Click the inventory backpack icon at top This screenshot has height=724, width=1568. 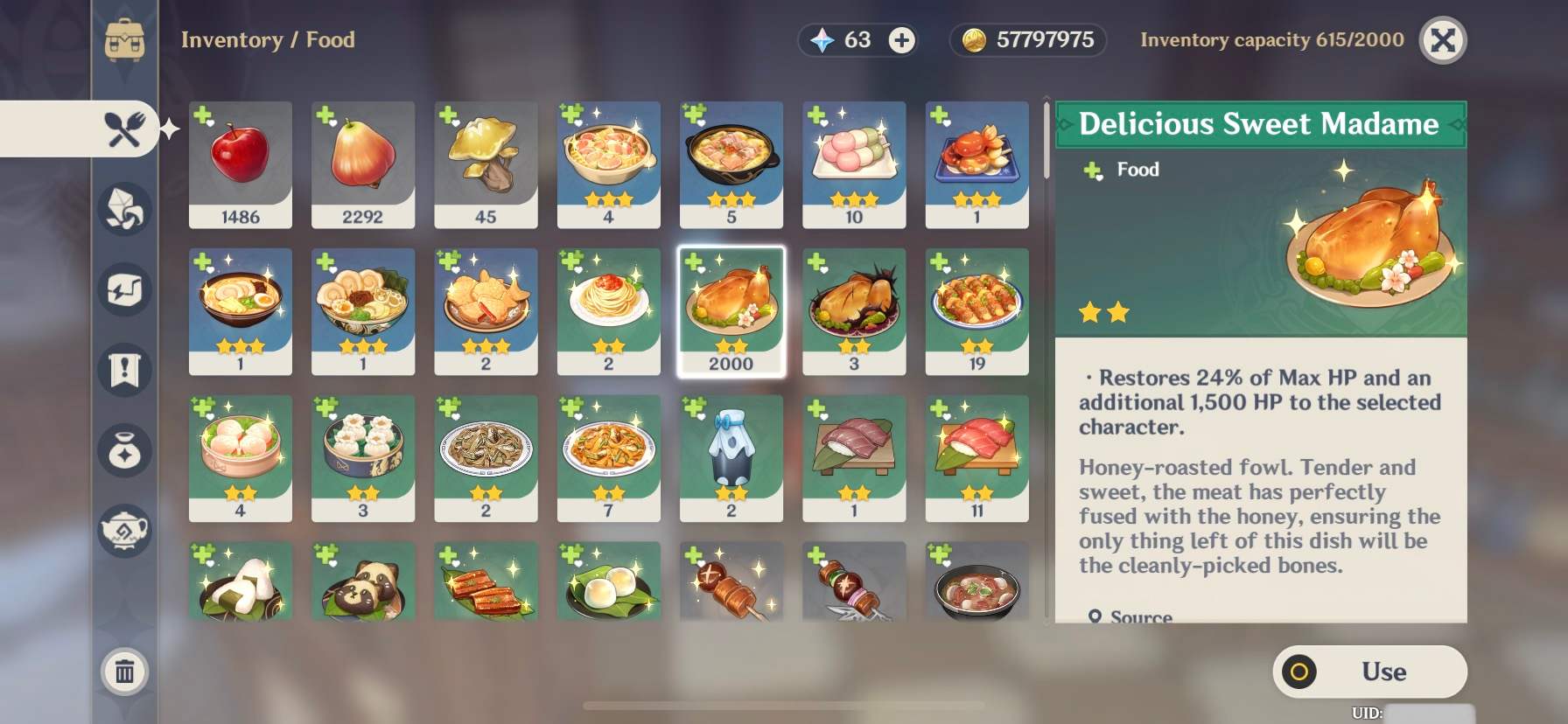[125, 39]
